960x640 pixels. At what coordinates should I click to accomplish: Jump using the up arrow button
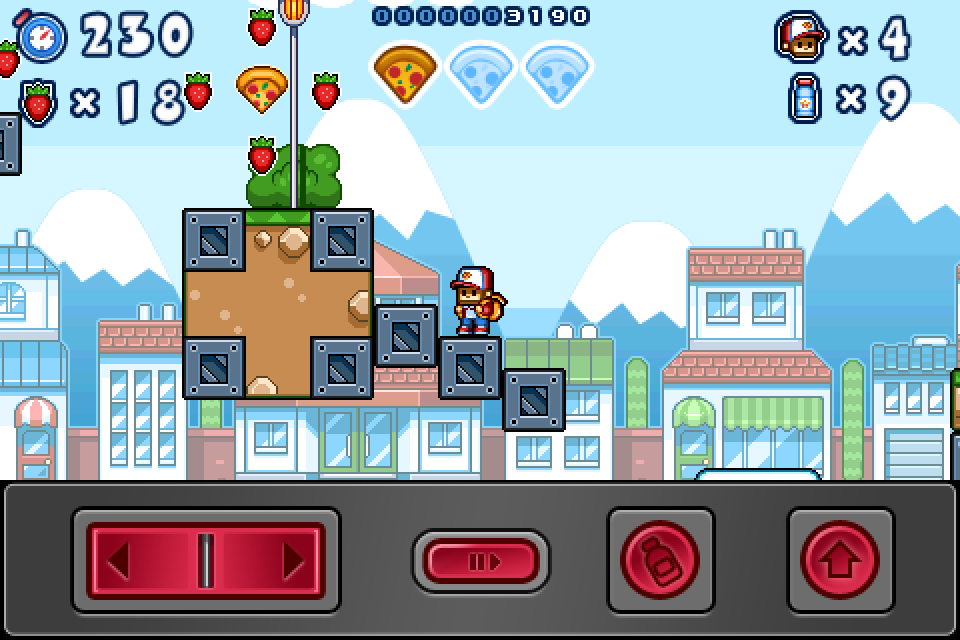point(840,561)
